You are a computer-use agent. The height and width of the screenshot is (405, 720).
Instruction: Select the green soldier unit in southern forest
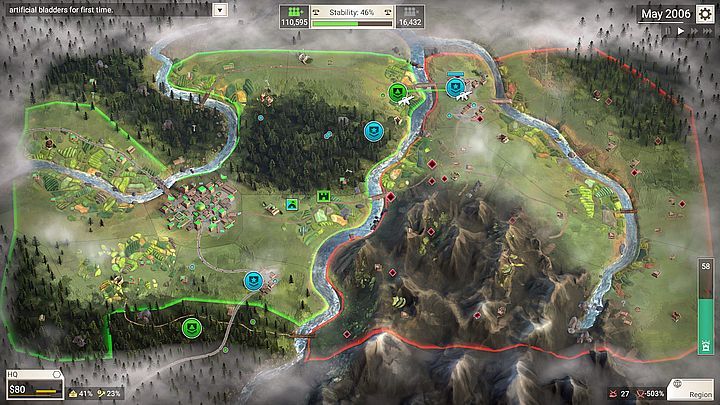click(191, 326)
